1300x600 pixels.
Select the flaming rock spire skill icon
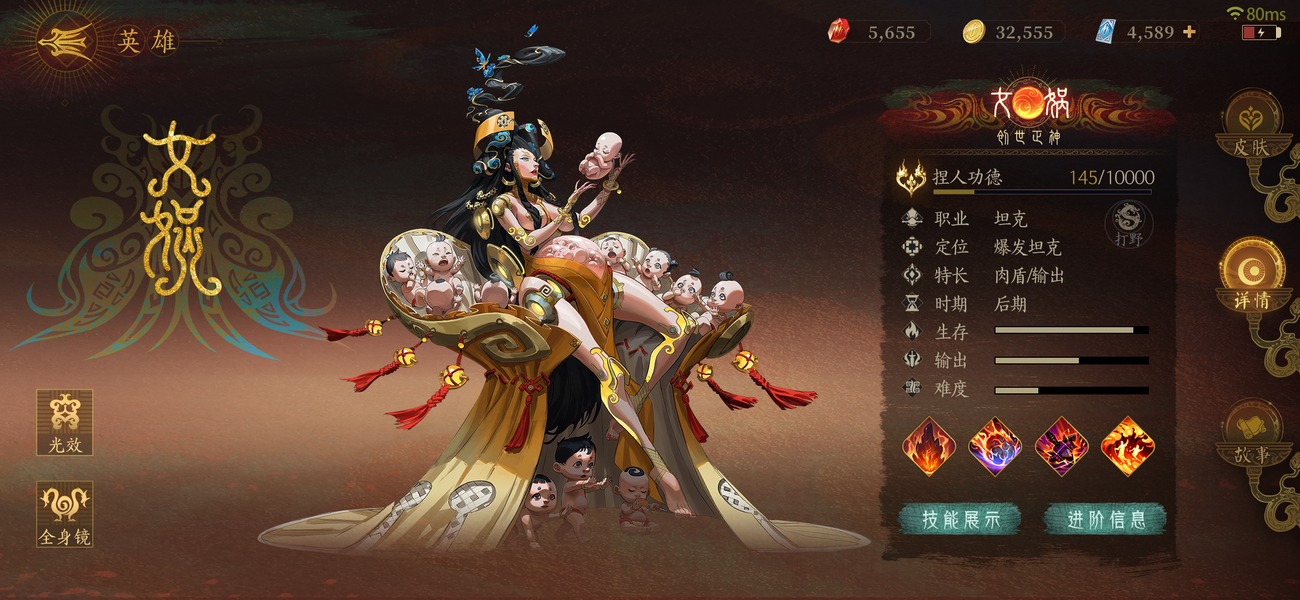click(929, 446)
